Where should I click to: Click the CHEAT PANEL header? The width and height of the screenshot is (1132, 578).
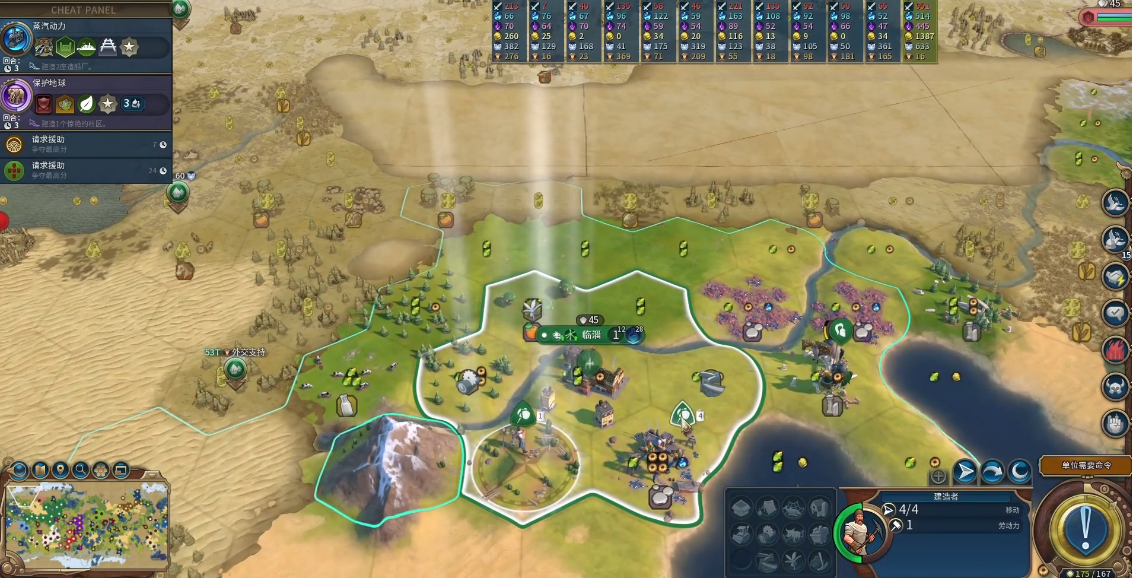[85, 10]
